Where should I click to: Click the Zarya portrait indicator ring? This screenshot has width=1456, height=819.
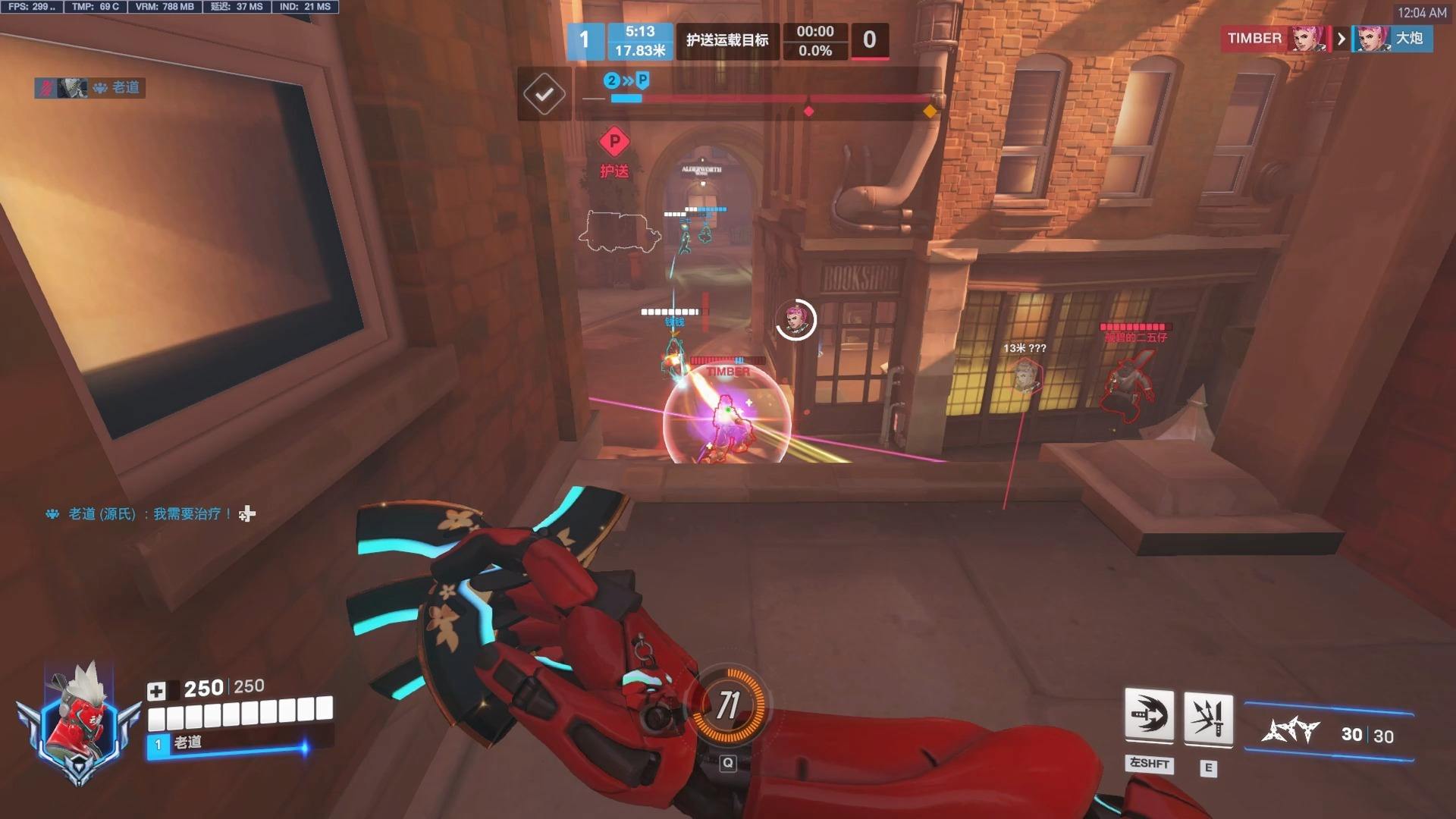(795, 319)
